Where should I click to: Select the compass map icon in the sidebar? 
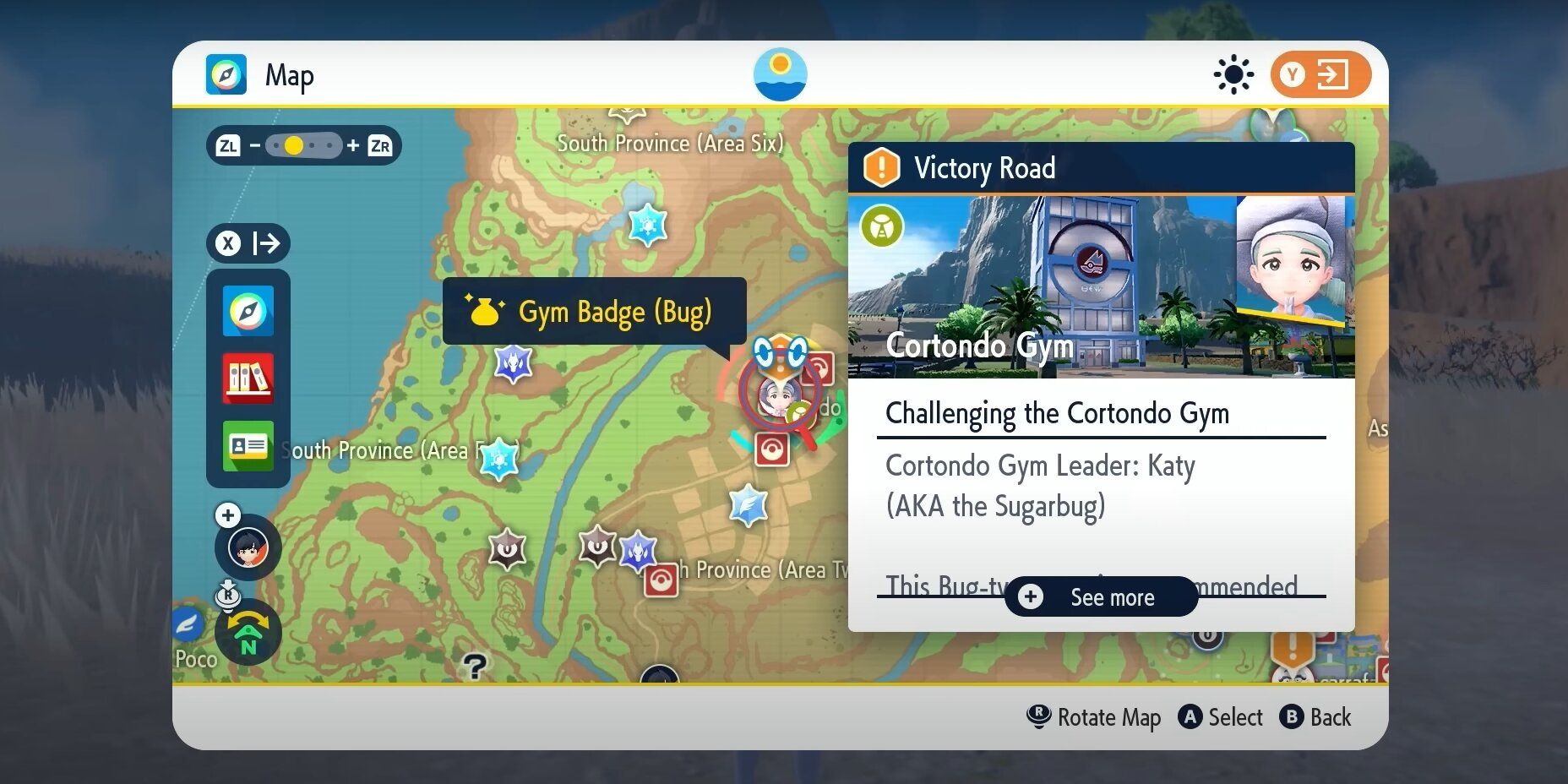(x=248, y=311)
